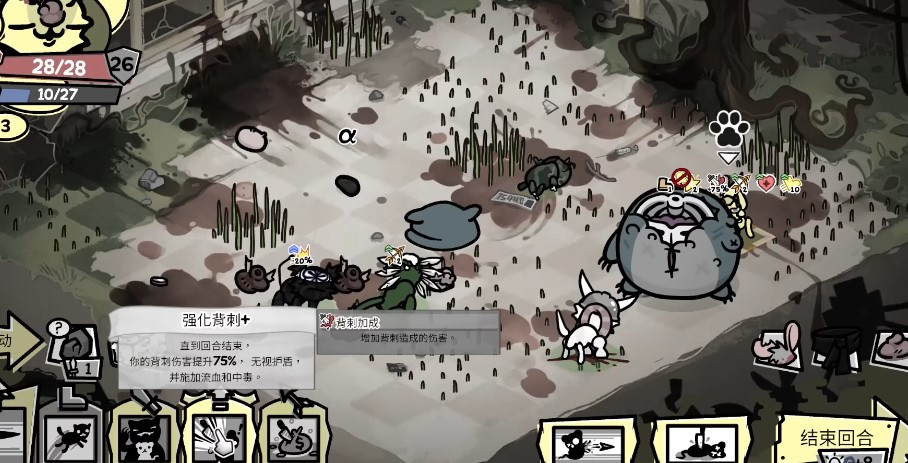Screen dimensions: 908x463
Task: Select the running cat ability card
Action: 73,438
